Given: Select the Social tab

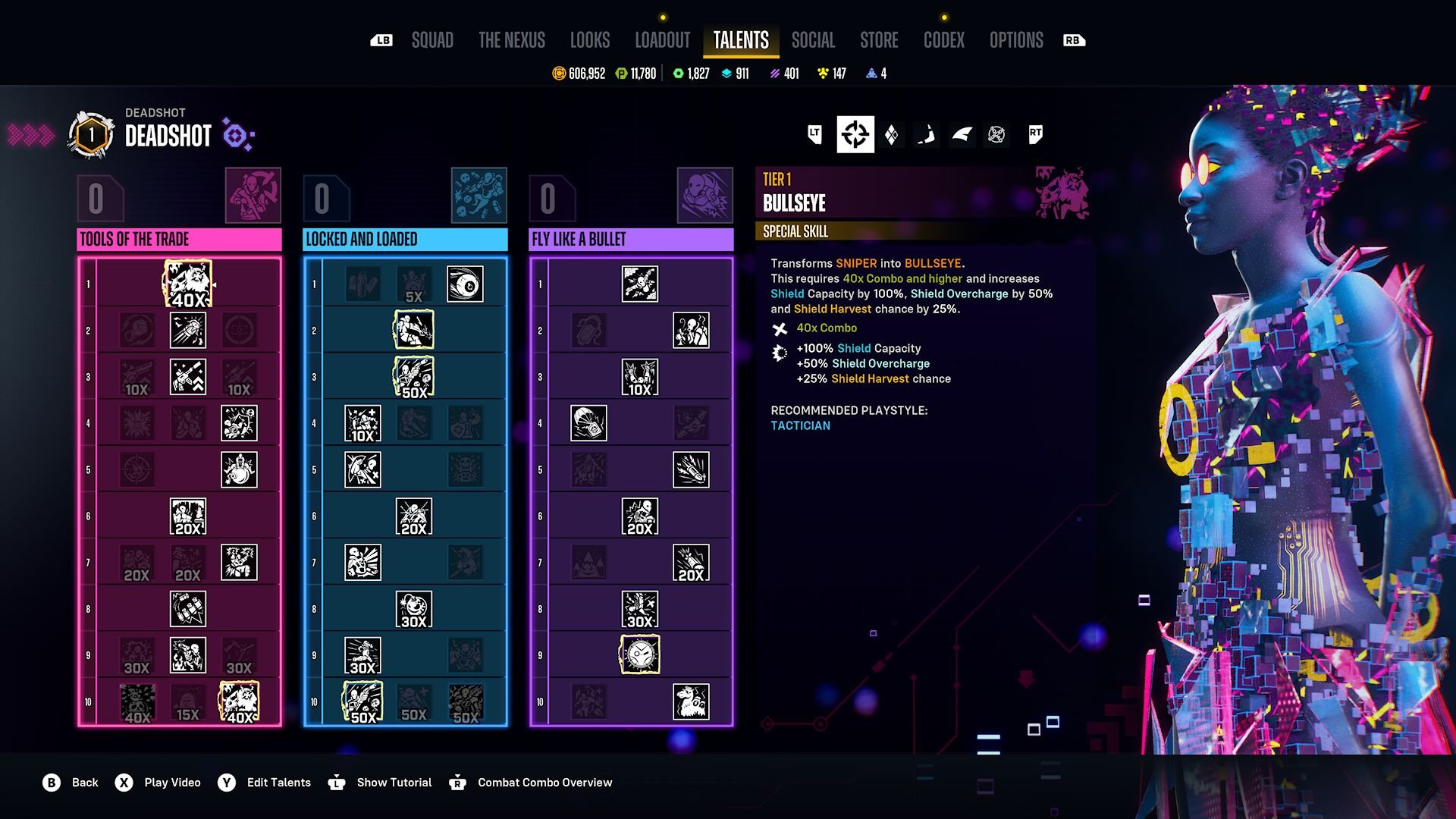Looking at the screenshot, I should coord(813,40).
